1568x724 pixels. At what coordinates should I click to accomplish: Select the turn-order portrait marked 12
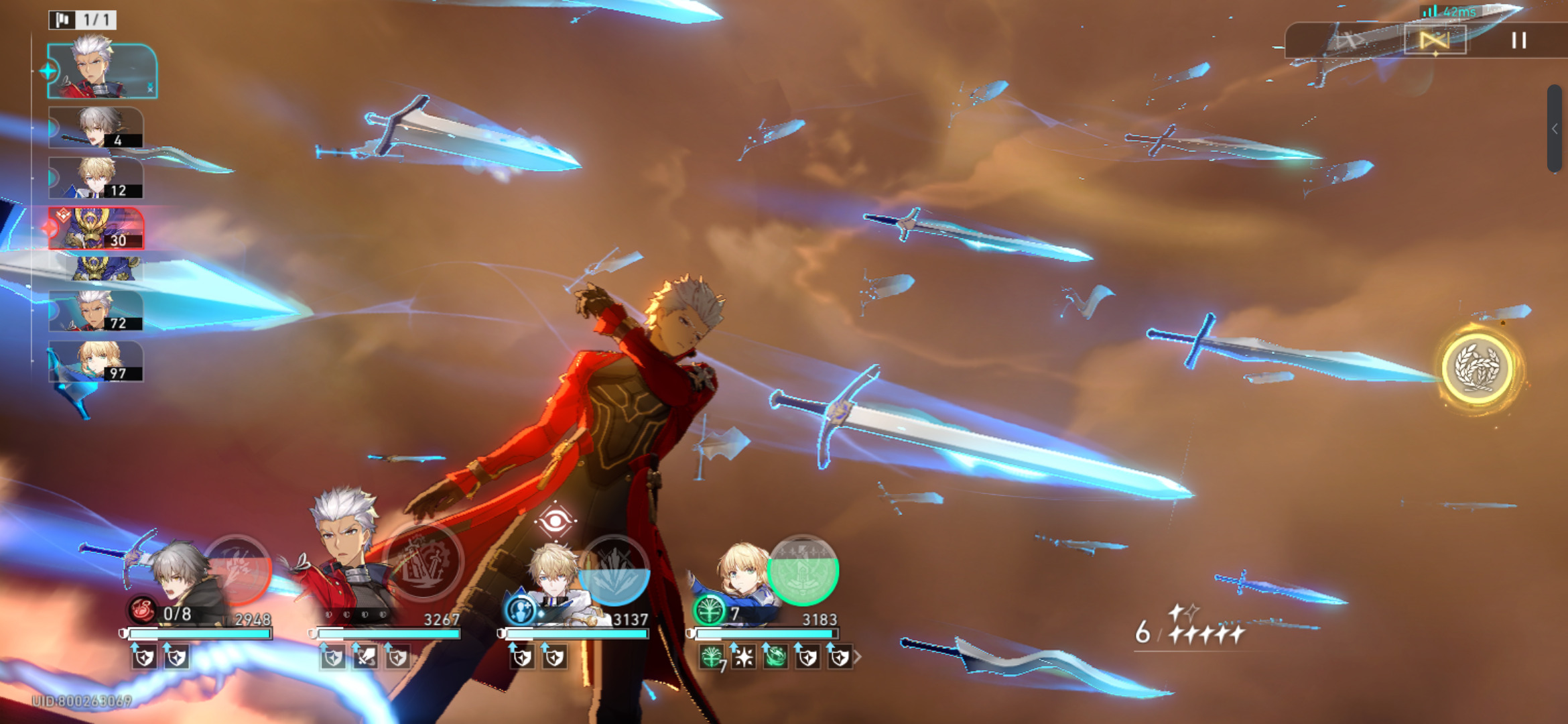pyautogui.click(x=96, y=178)
